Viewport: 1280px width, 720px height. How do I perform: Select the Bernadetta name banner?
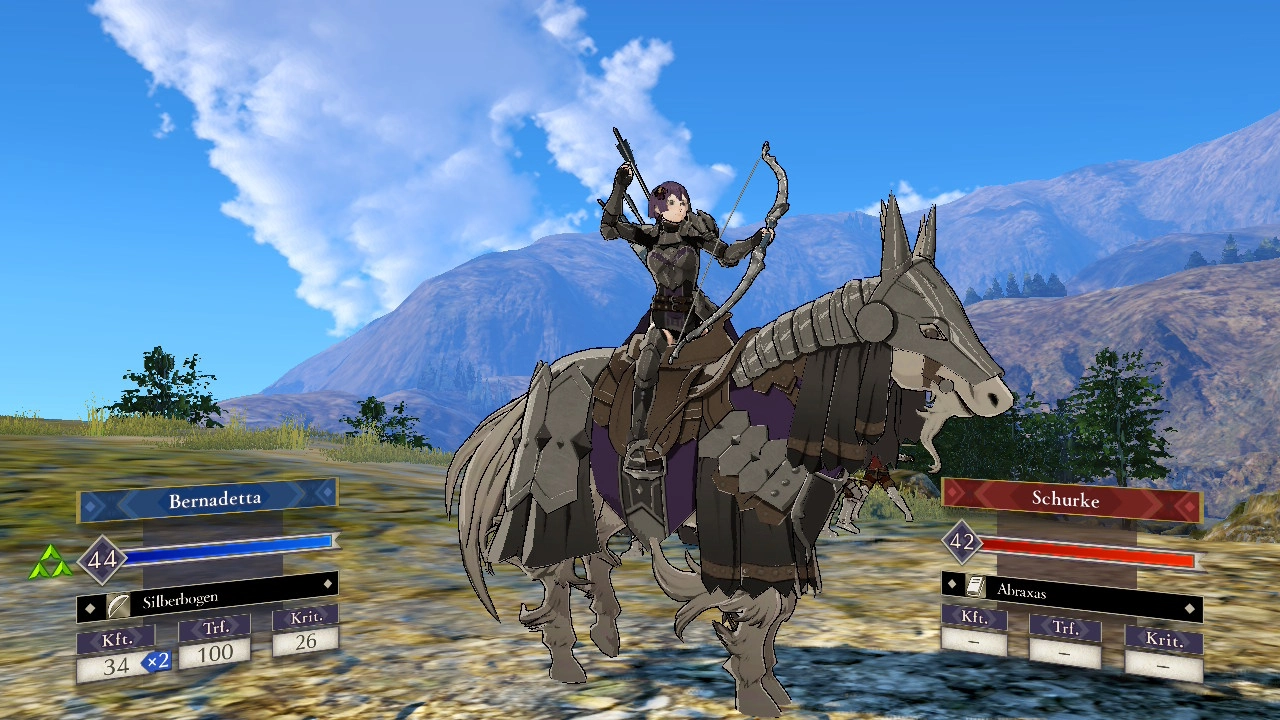click(x=208, y=500)
